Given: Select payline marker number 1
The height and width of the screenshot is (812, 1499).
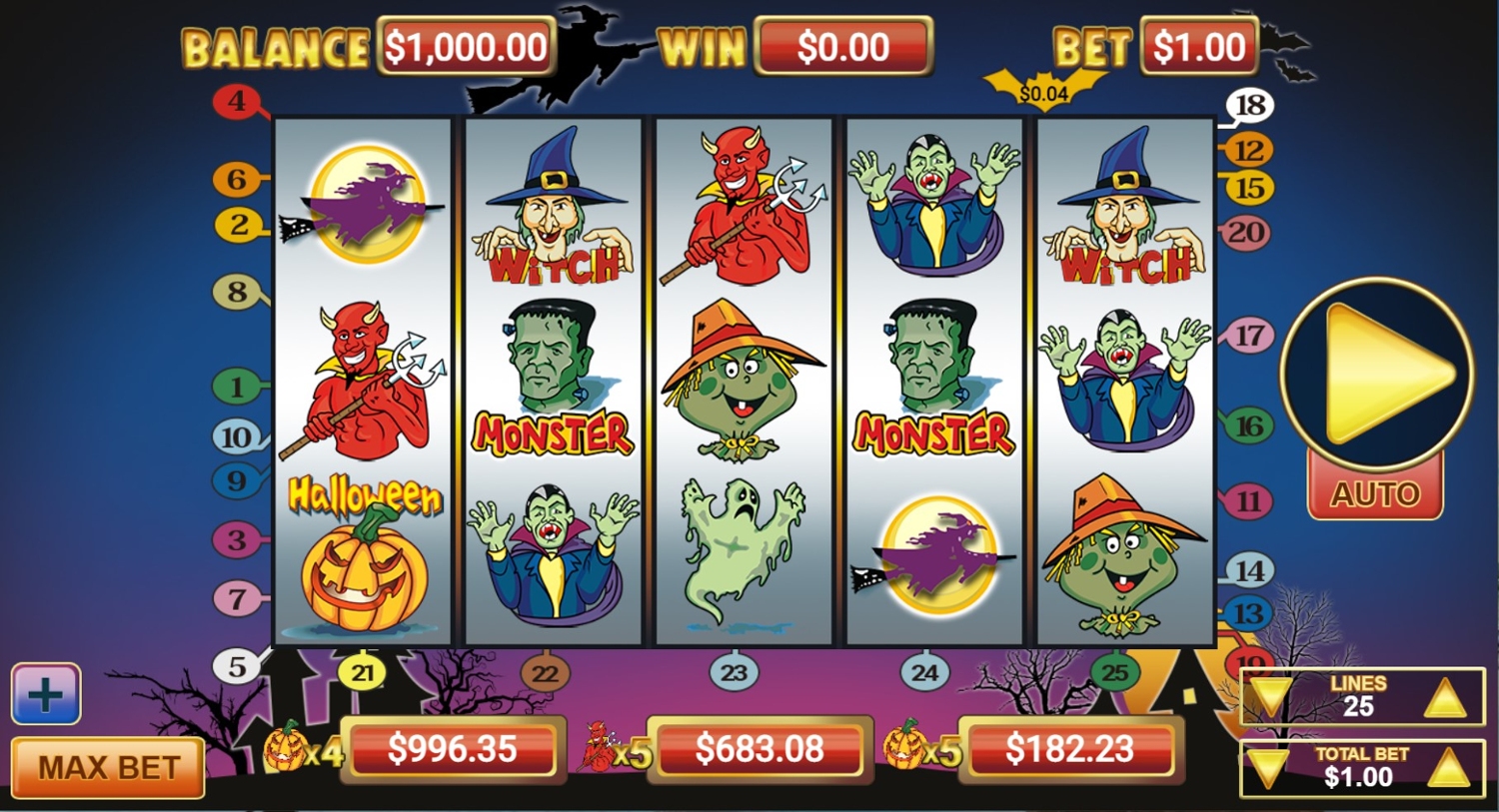Looking at the screenshot, I should [x=236, y=387].
